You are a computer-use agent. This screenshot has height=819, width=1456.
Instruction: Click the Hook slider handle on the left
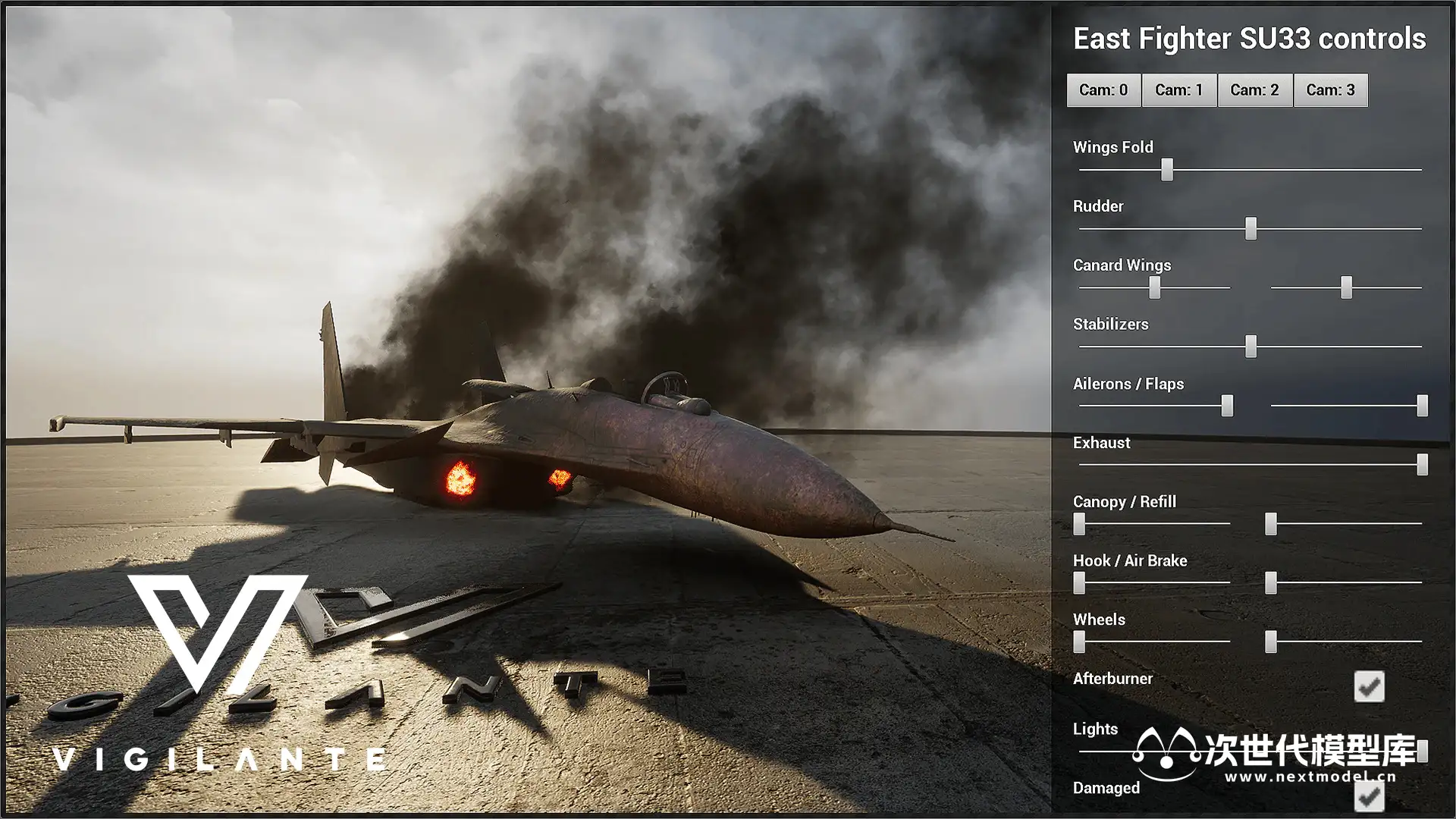tap(1079, 582)
